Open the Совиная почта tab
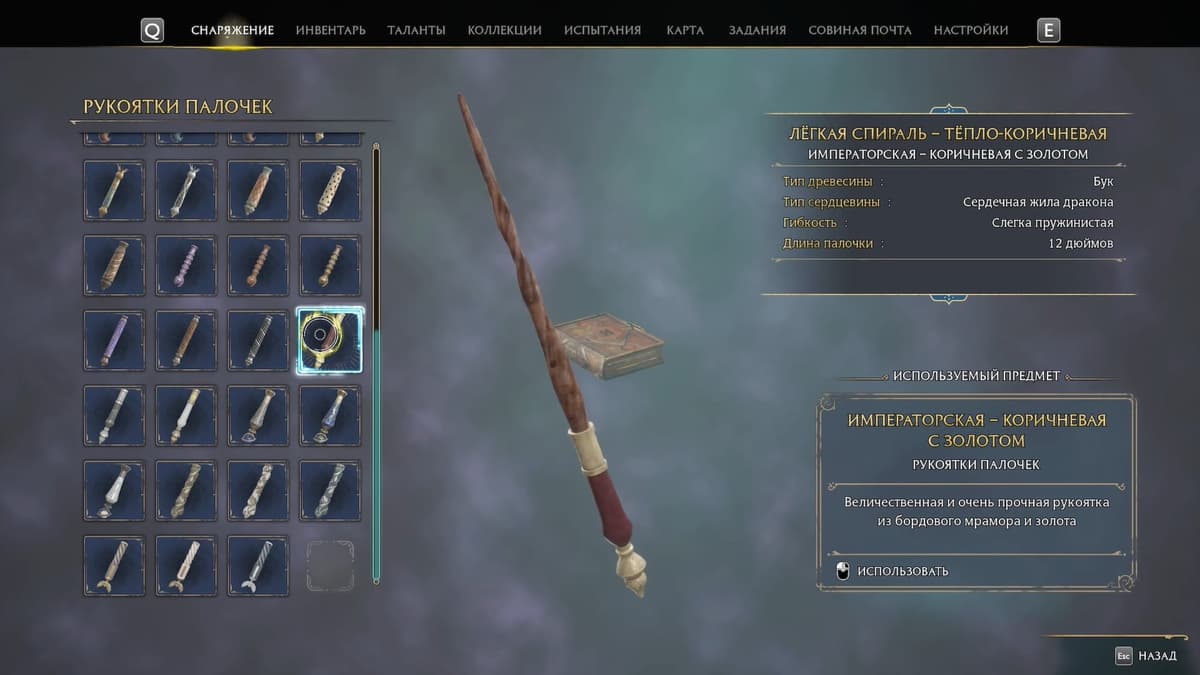 (x=859, y=30)
